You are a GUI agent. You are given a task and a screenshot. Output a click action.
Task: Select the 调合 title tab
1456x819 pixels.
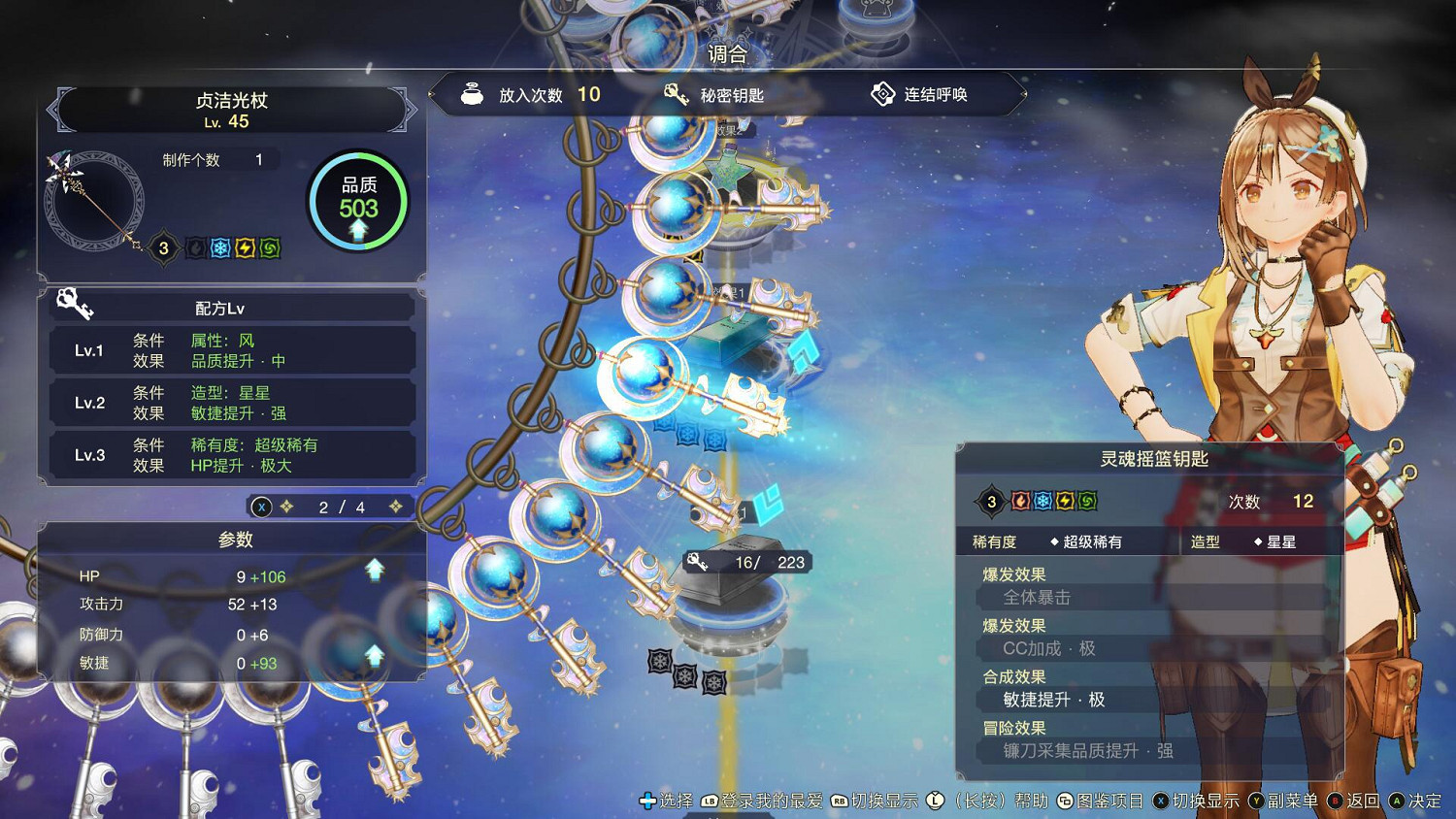[727, 55]
